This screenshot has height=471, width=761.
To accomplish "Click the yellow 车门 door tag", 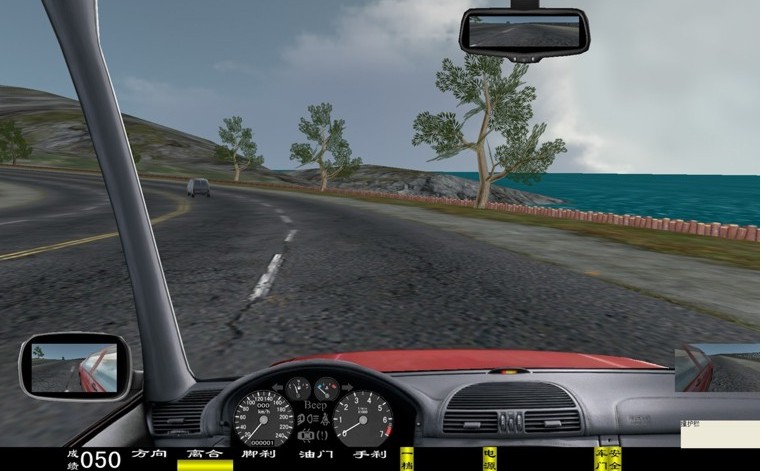I will click(601, 459).
